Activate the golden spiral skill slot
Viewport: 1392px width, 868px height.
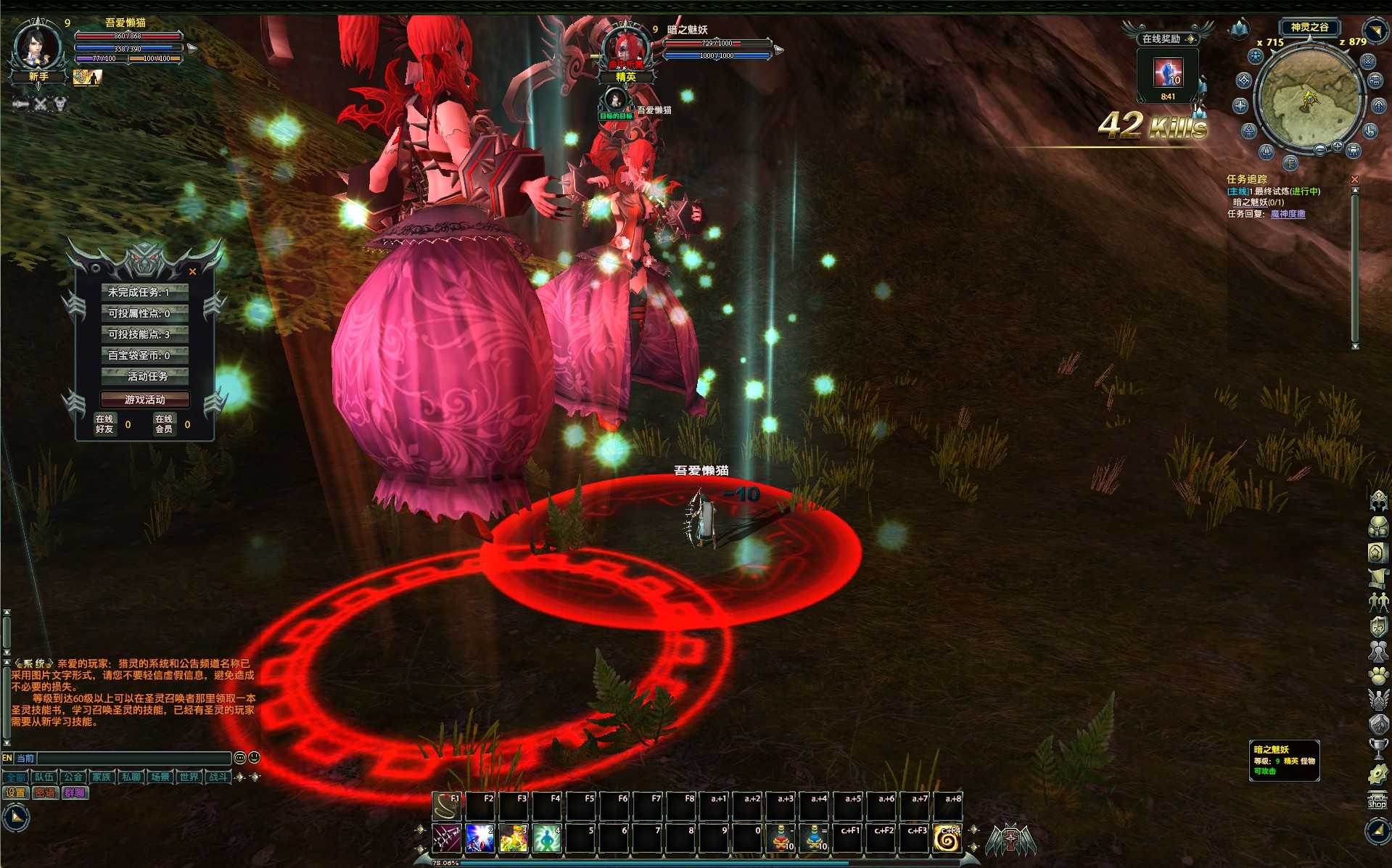coord(947,838)
